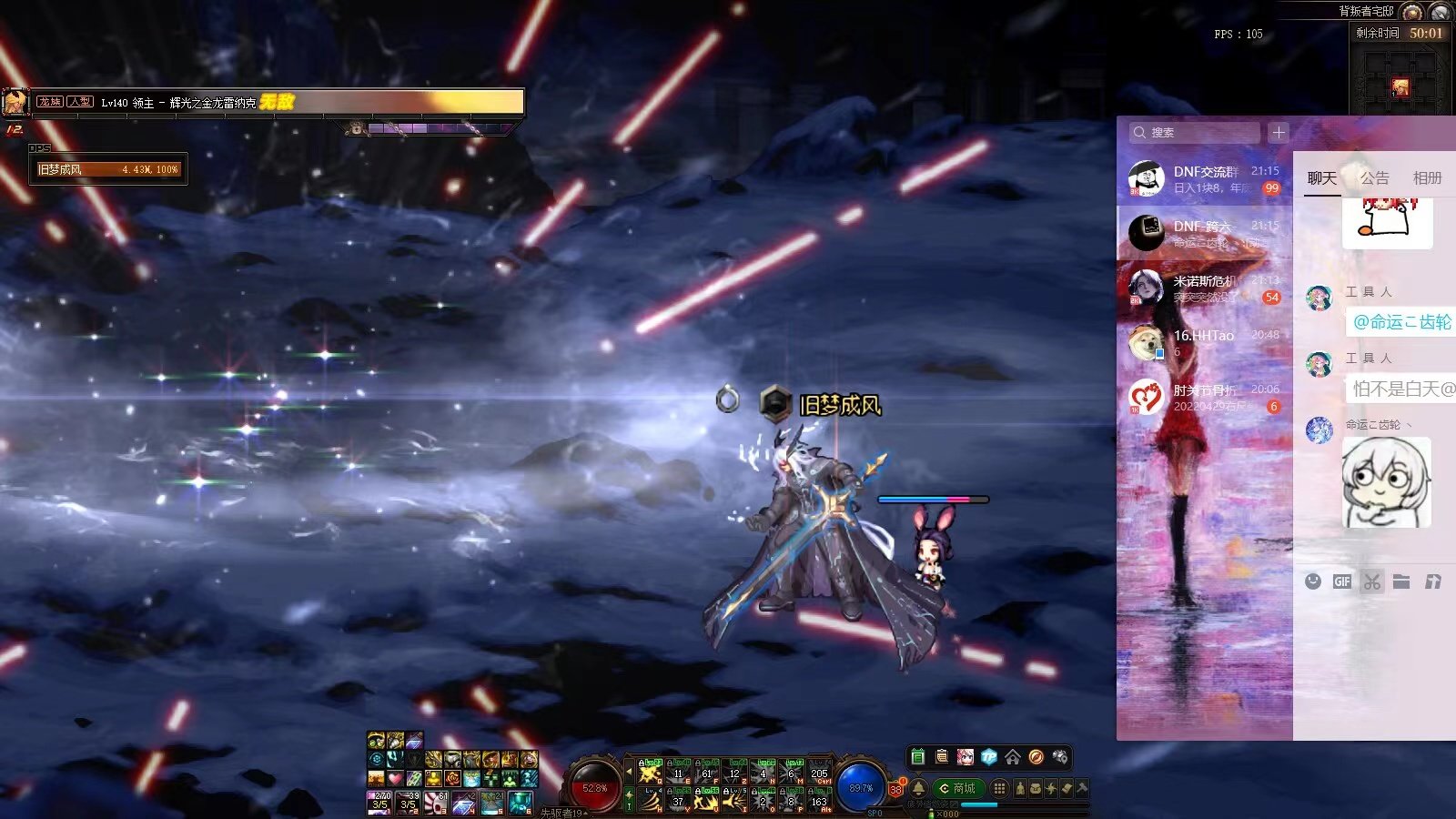Click the pink-haired character portrait icon

pos(965,757)
